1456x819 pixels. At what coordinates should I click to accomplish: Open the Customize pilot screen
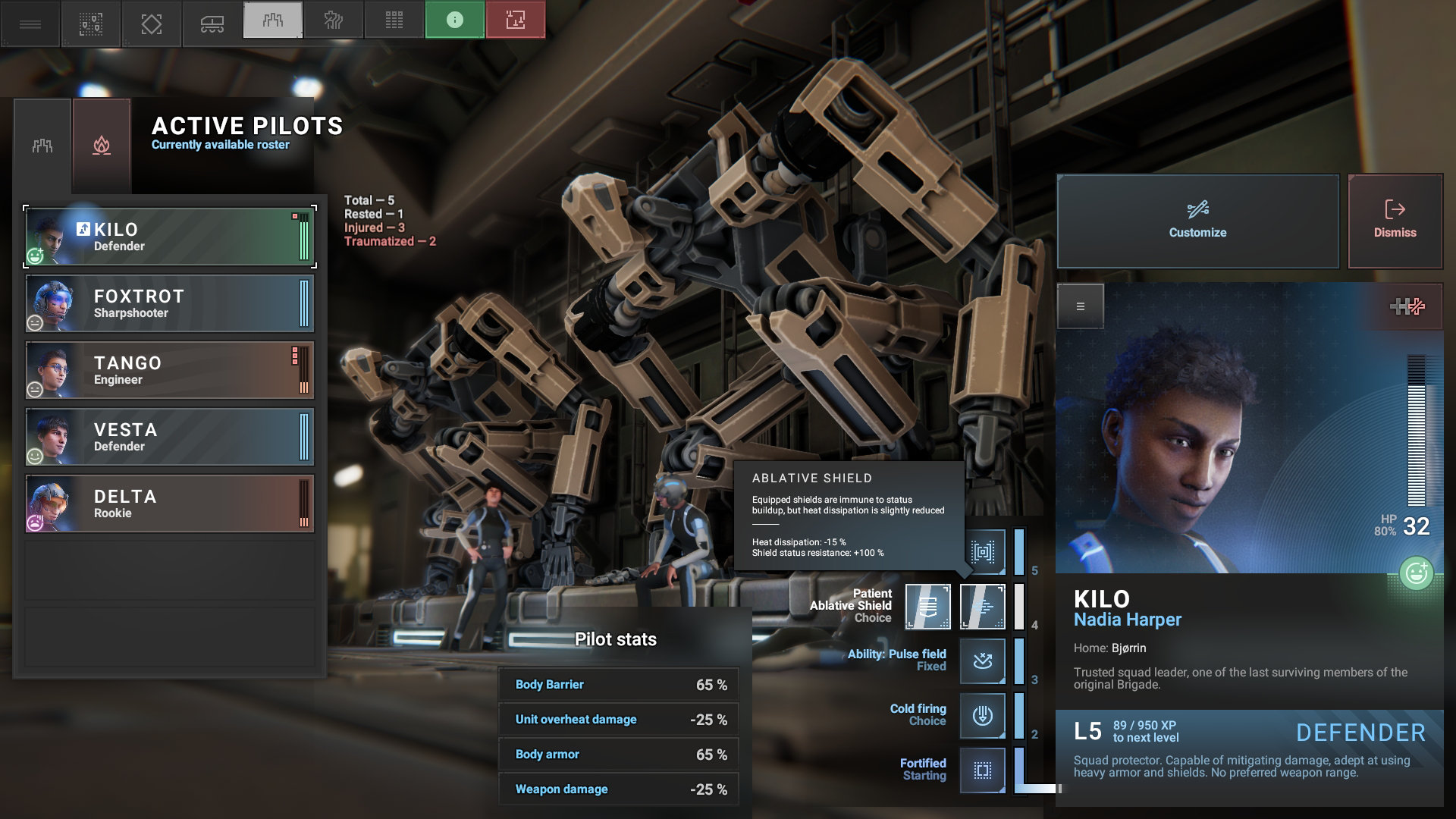click(x=1197, y=221)
